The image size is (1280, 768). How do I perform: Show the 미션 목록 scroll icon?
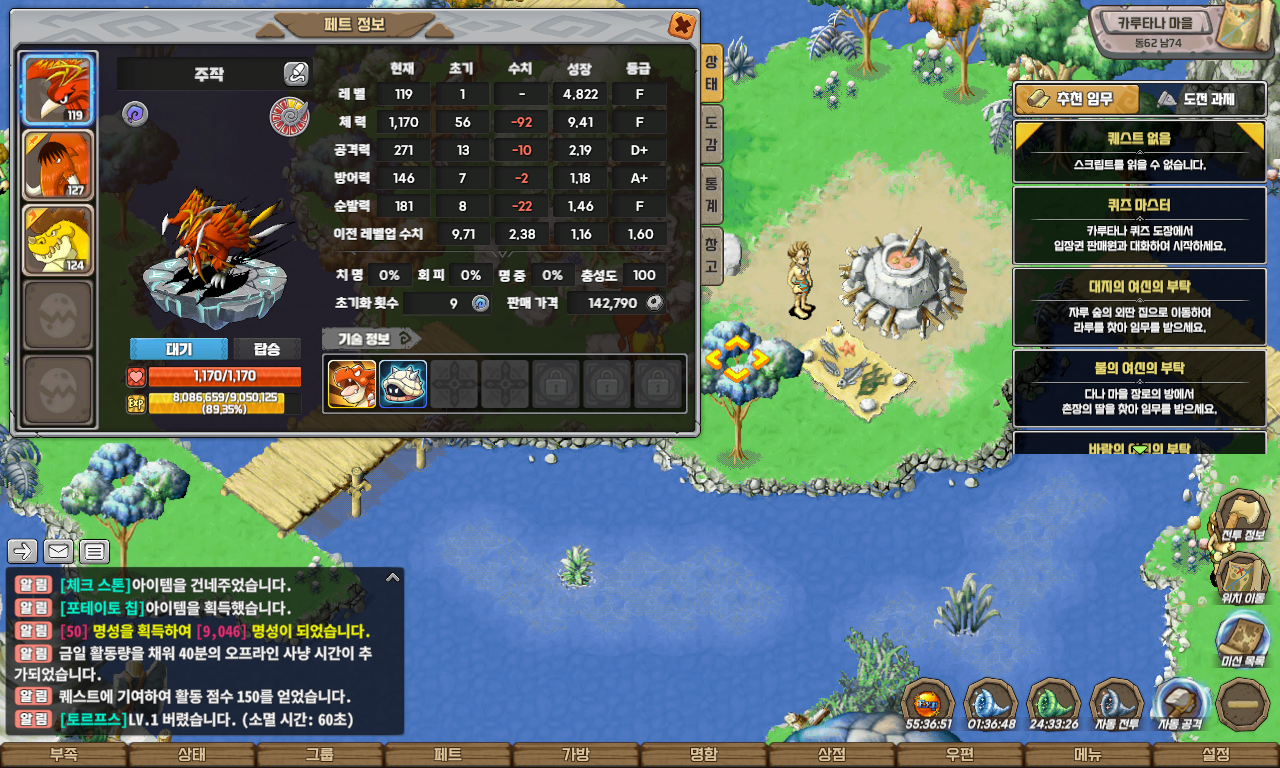pos(1242,641)
